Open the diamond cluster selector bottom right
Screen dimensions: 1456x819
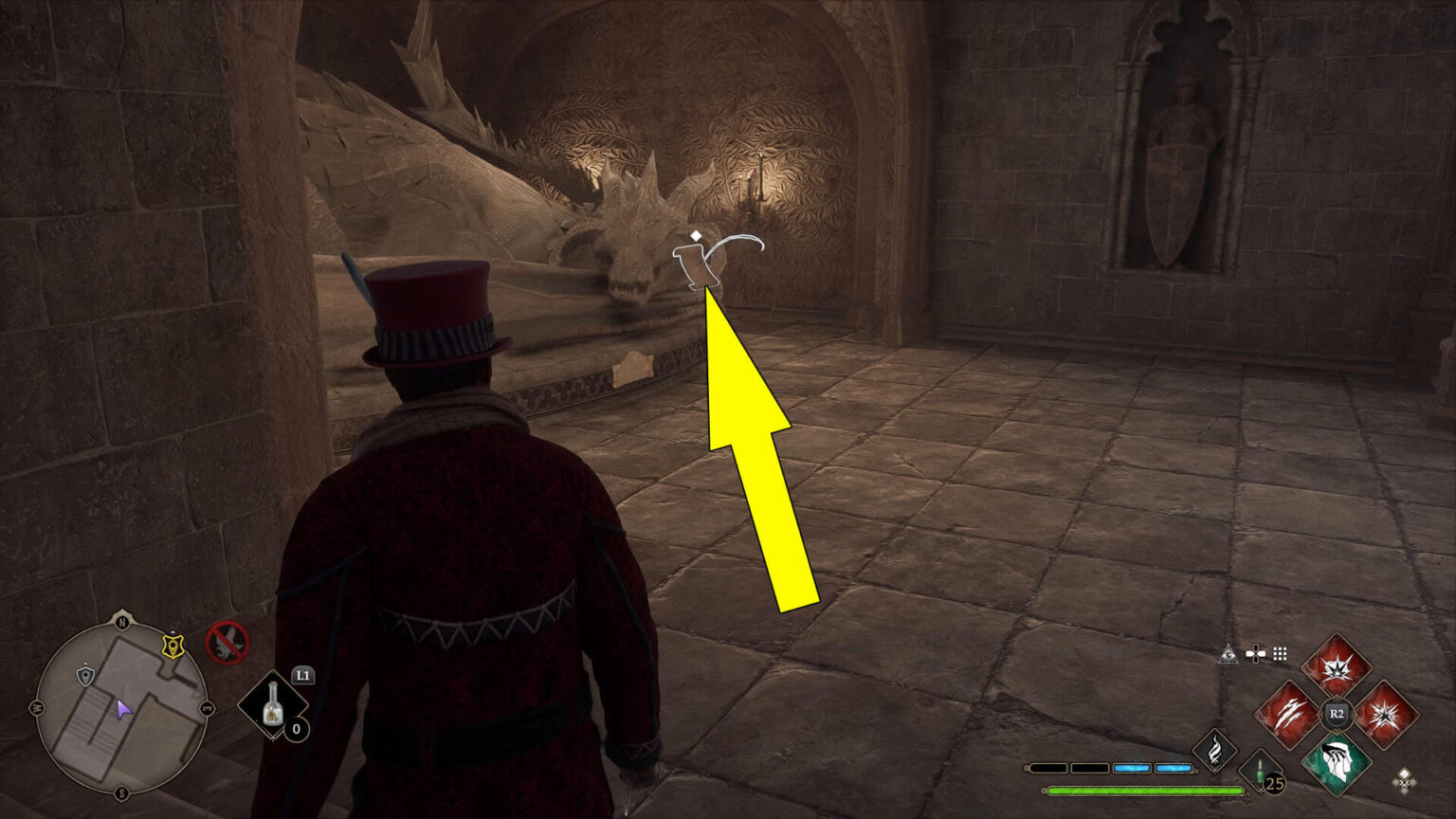[x=1404, y=781]
